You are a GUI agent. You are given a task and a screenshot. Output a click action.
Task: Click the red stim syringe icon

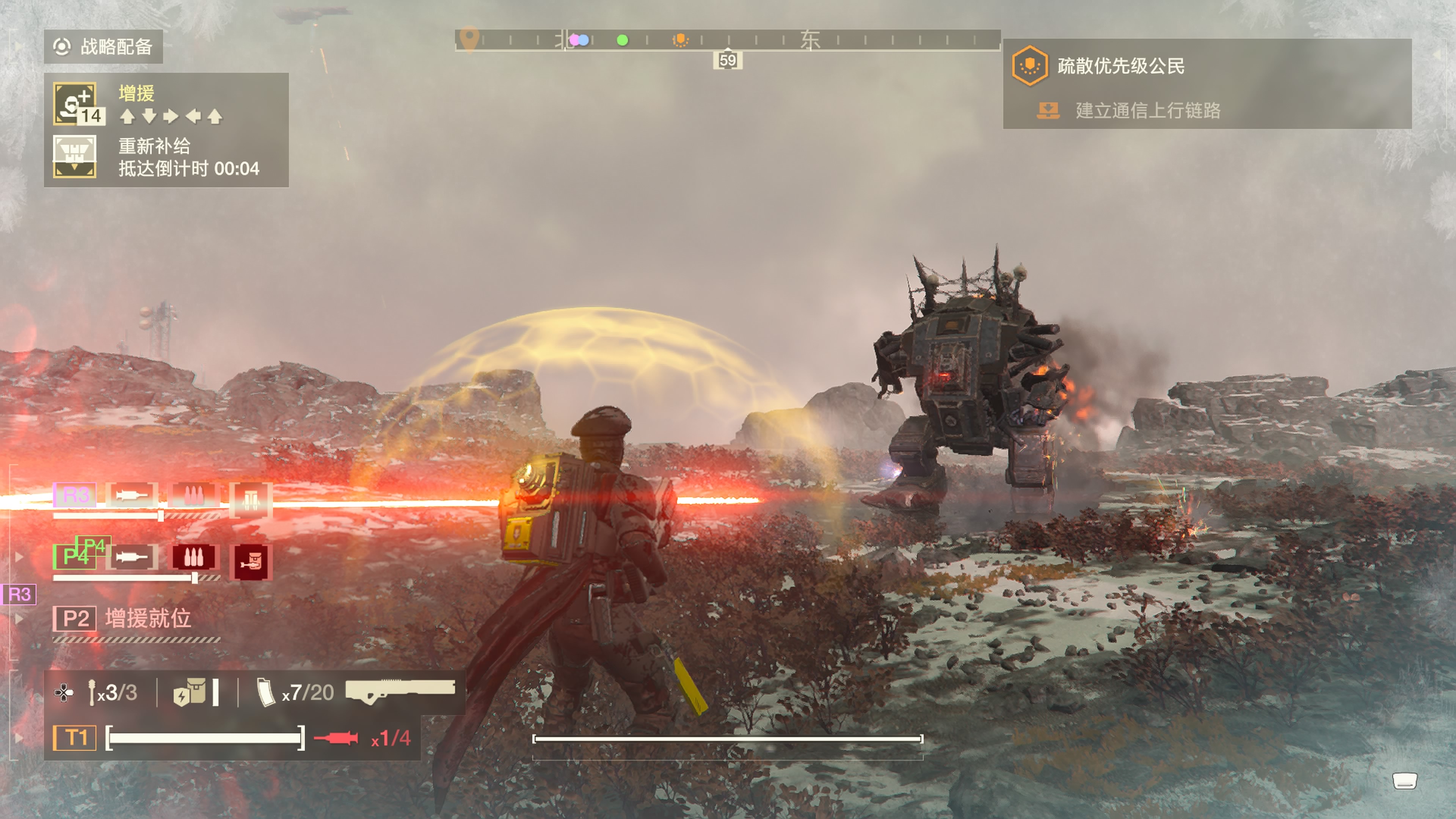pos(336,738)
